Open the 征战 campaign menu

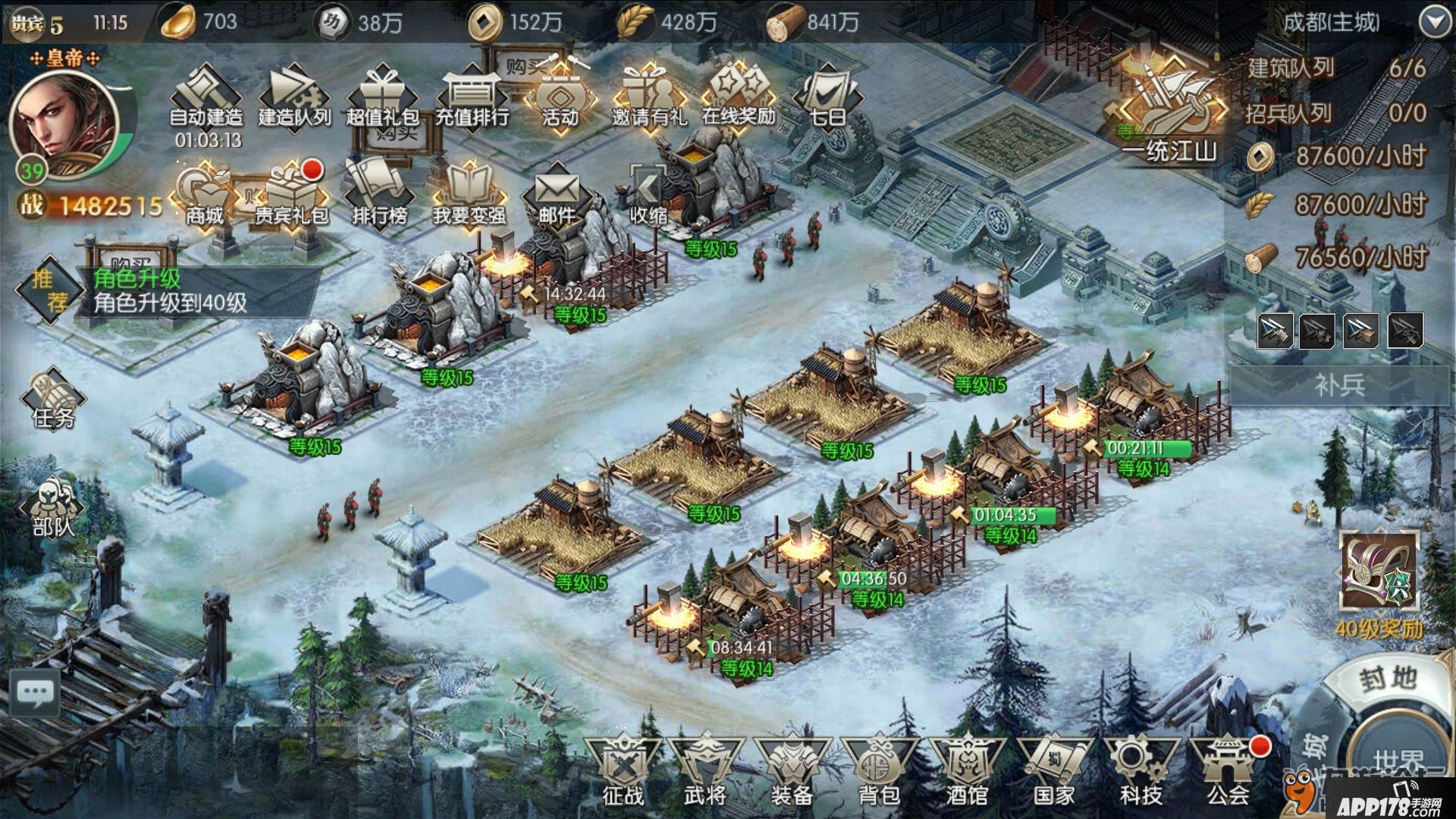point(623,770)
